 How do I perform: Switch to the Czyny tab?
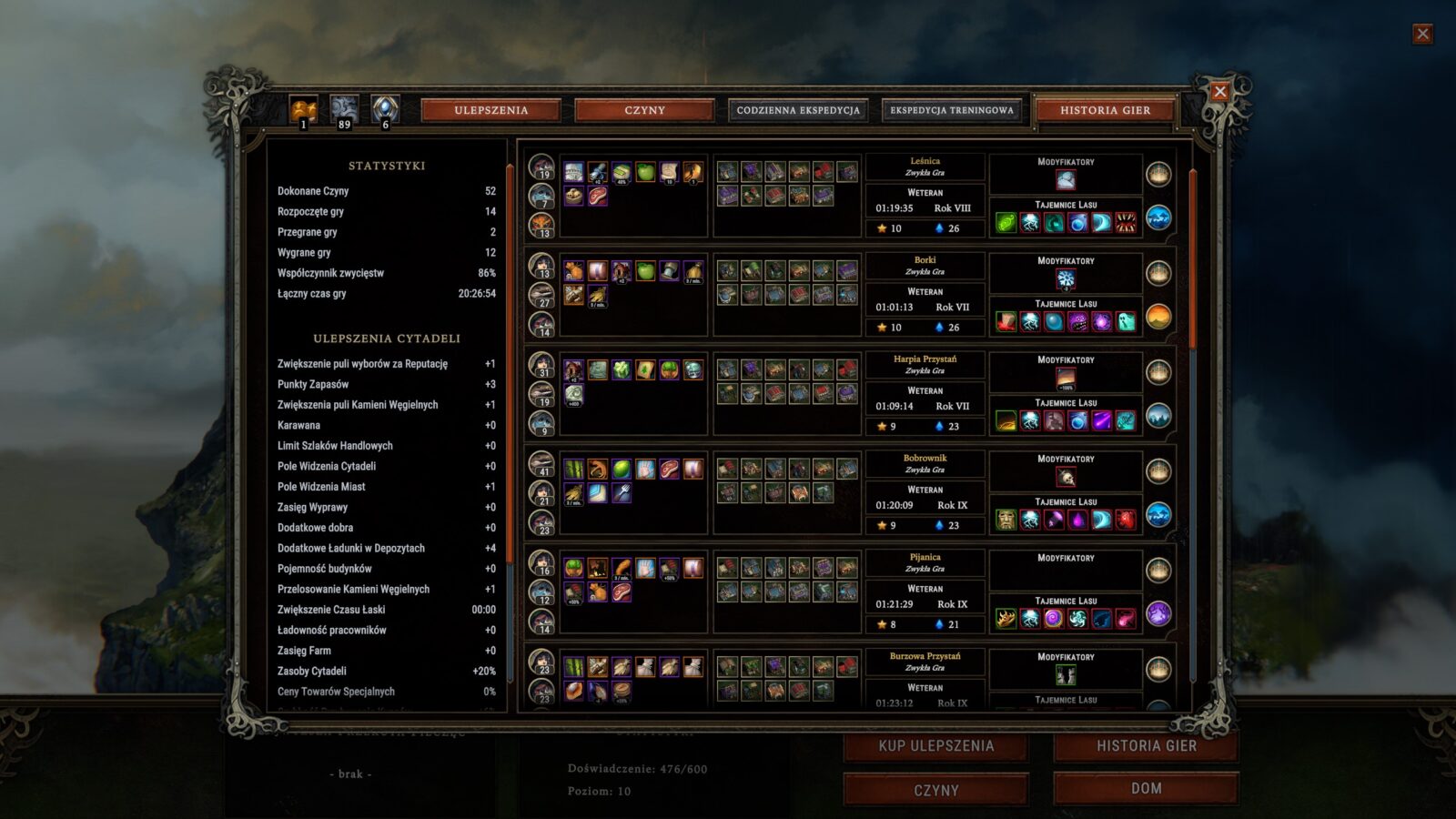point(644,110)
